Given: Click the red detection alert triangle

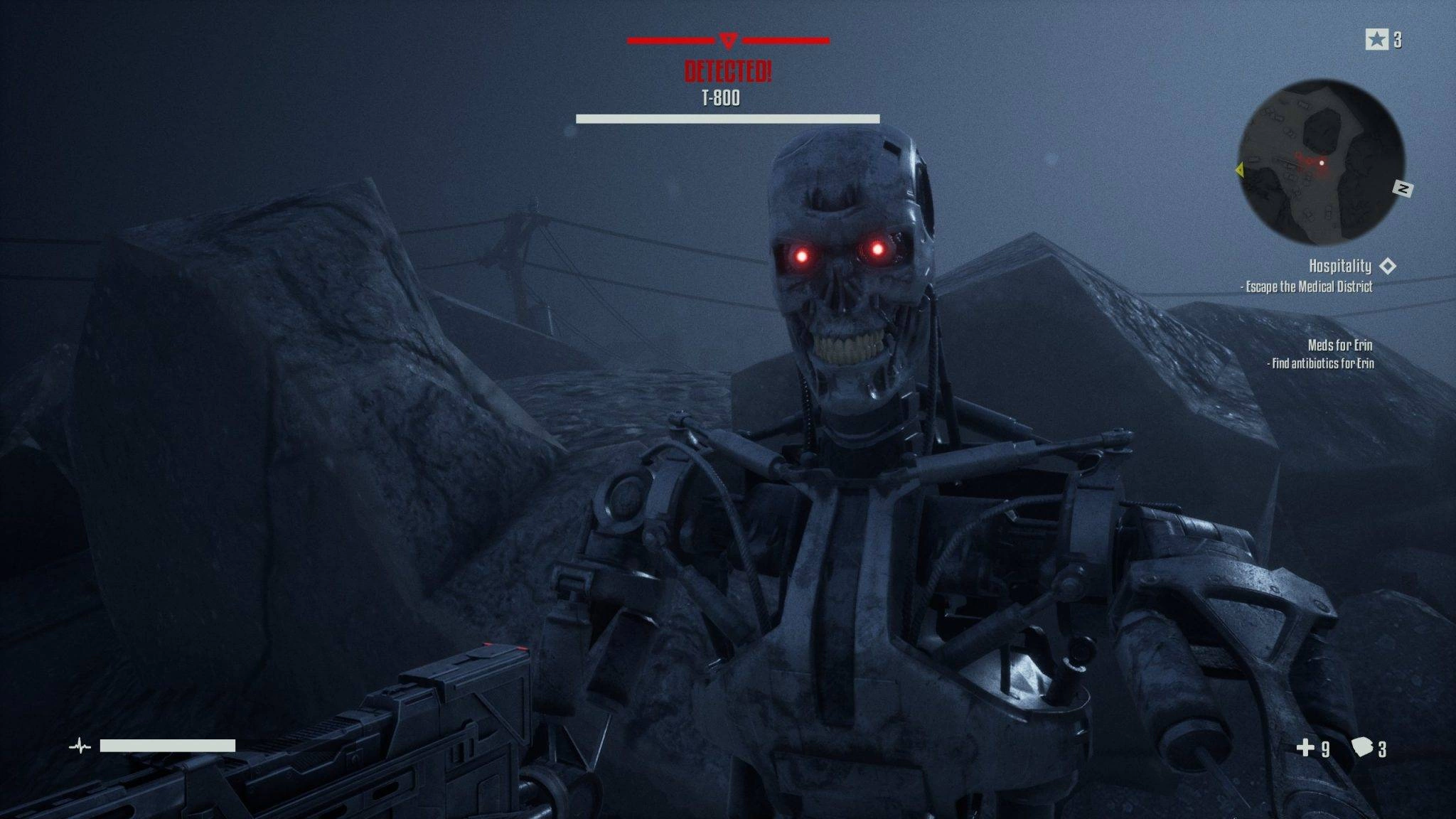Looking at the screenshot, I should [x=728, y=41].
